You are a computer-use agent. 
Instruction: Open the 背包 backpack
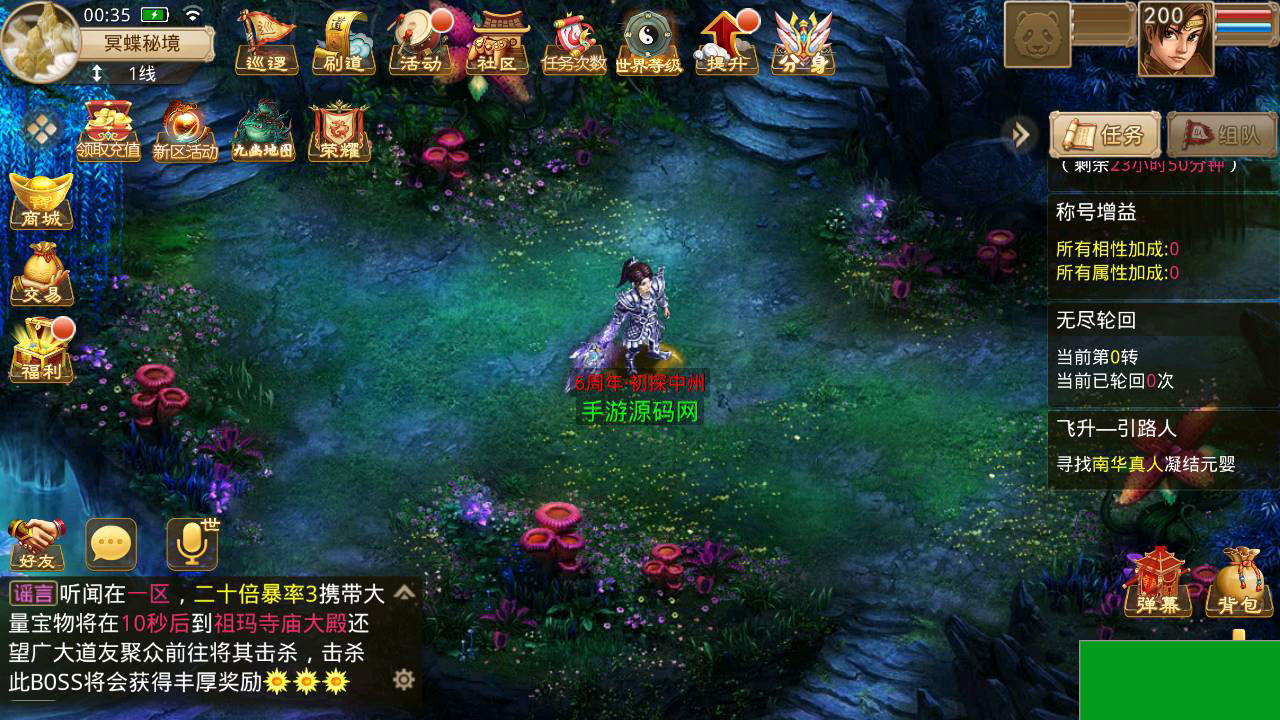1238,583
